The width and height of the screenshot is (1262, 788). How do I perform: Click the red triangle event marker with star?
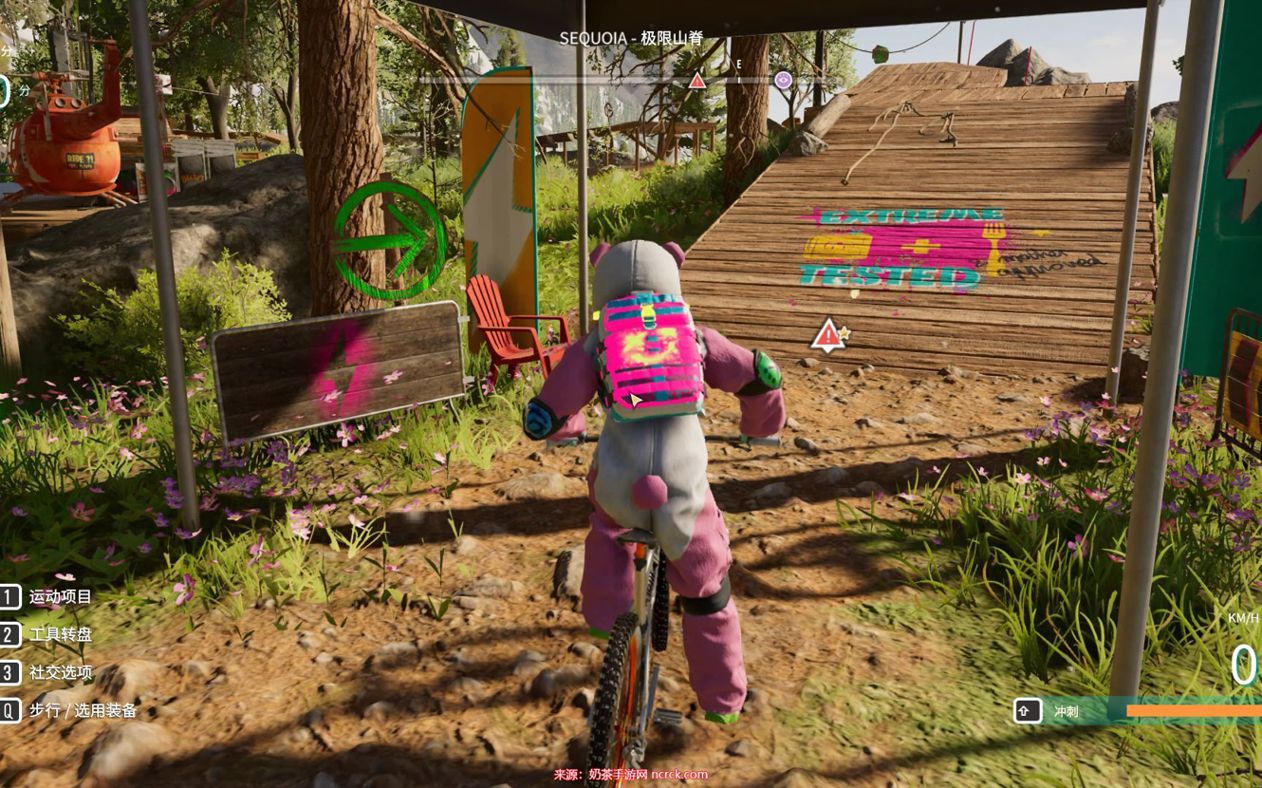coord(829,335)
